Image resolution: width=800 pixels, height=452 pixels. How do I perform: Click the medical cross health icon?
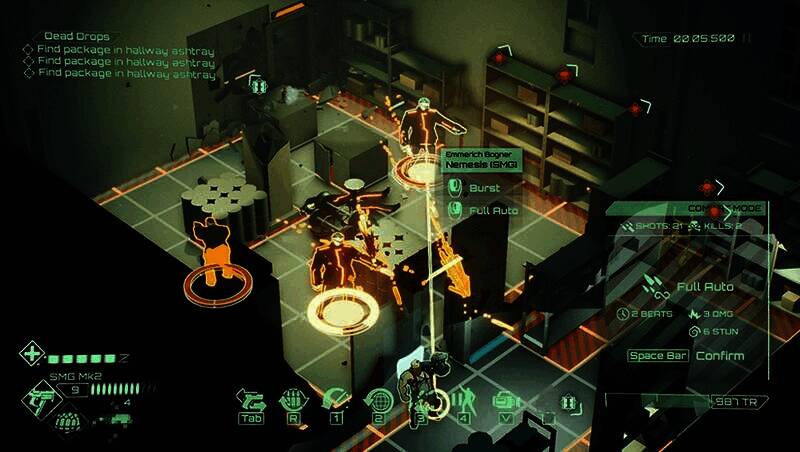(33, 355)
